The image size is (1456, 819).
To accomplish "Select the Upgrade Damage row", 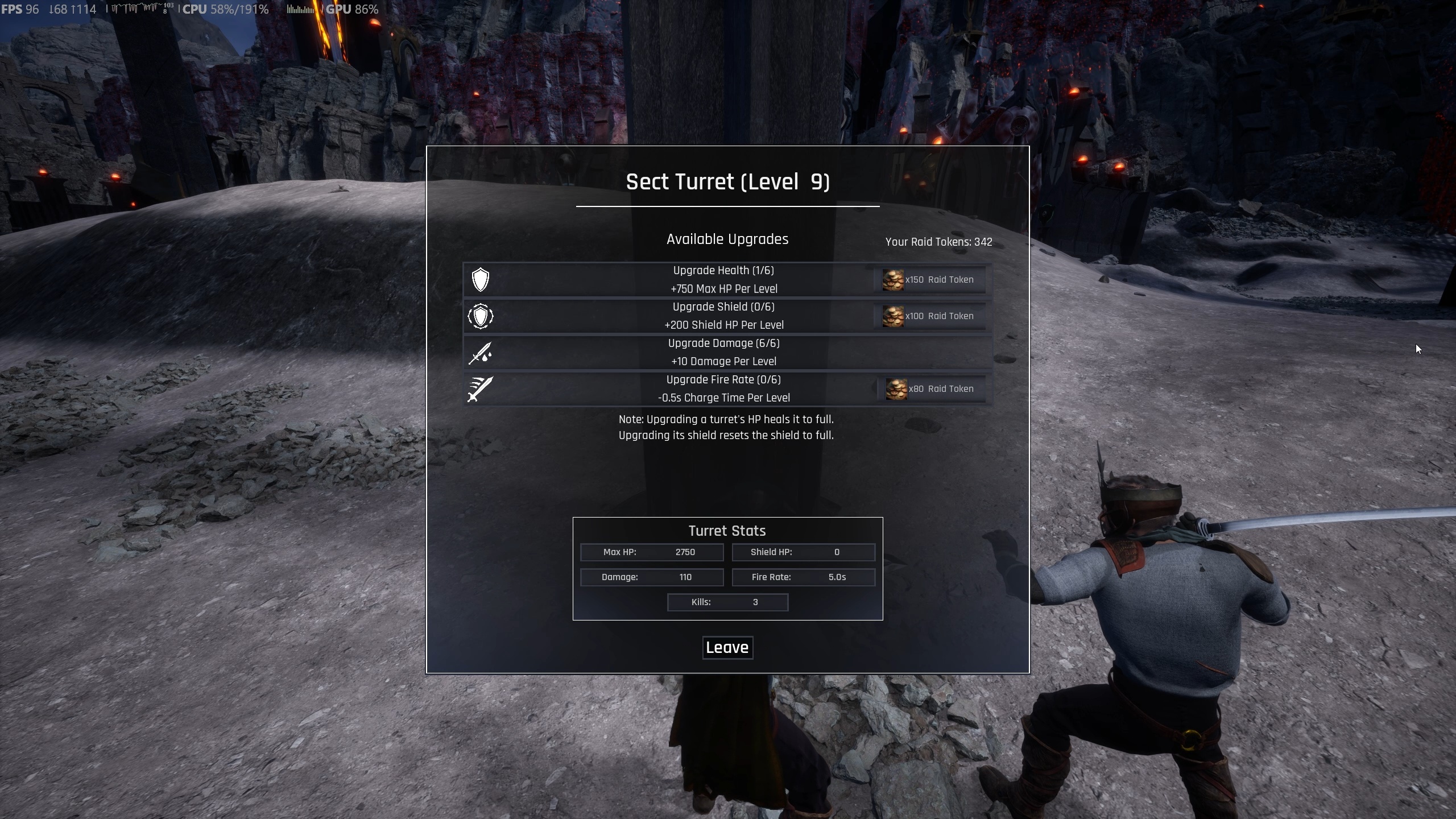I will point(723,353).
